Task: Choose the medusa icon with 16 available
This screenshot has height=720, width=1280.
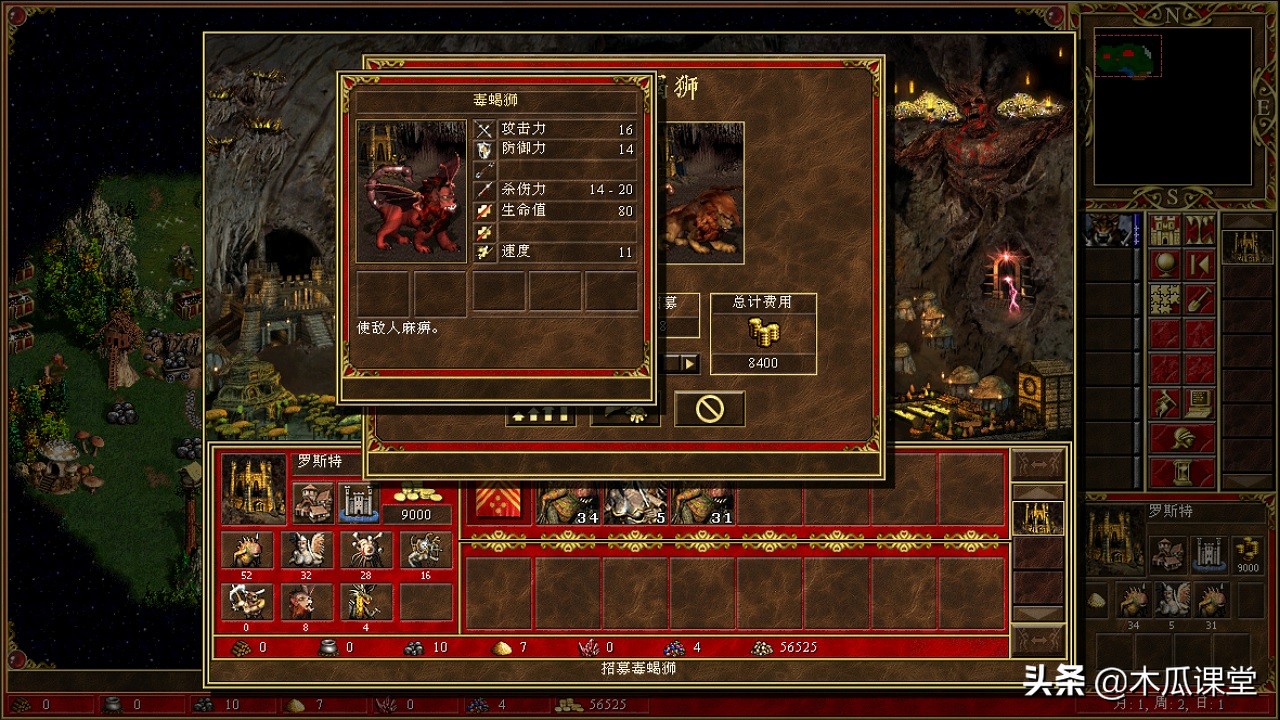Action: [x=426, y=550]
